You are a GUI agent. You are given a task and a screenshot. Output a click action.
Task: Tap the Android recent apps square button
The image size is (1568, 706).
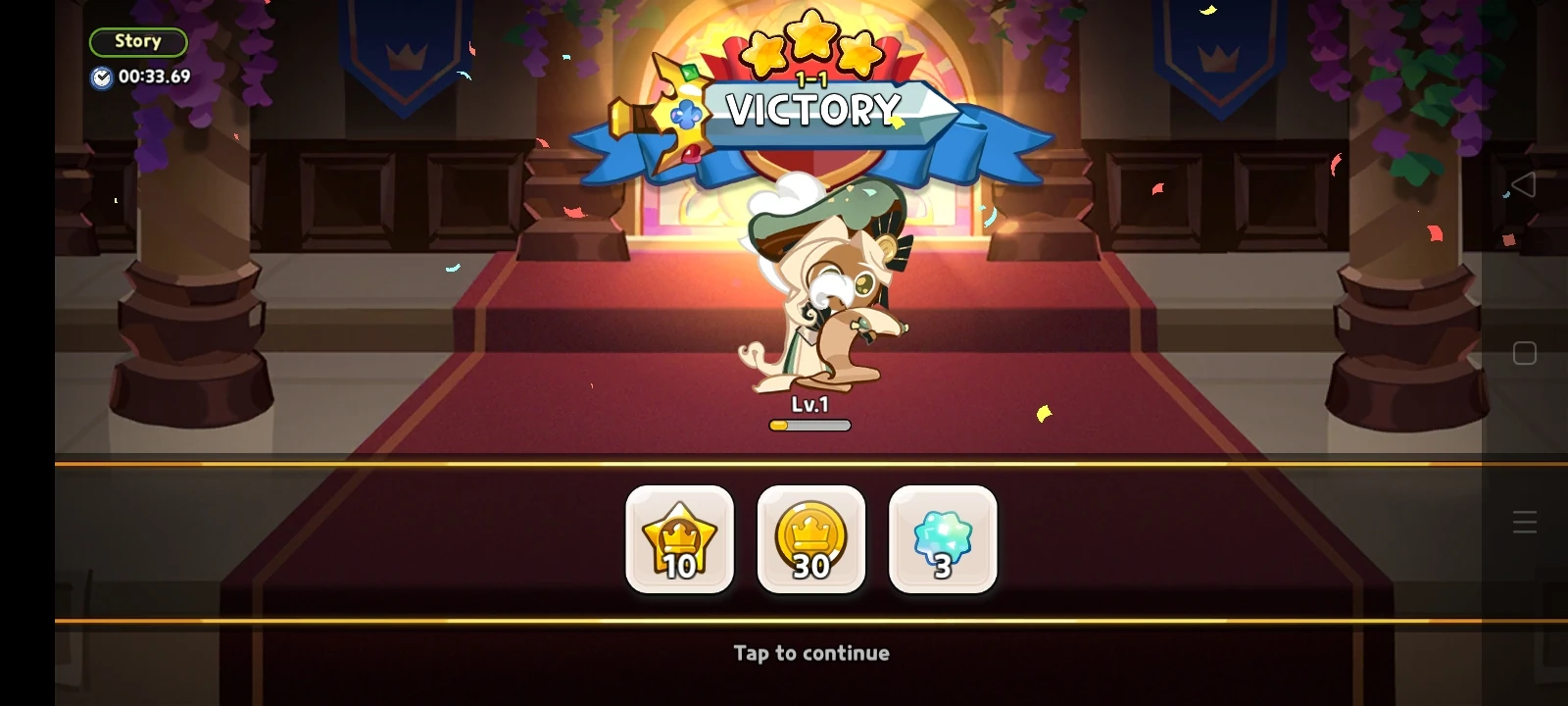coord(1523,351)
